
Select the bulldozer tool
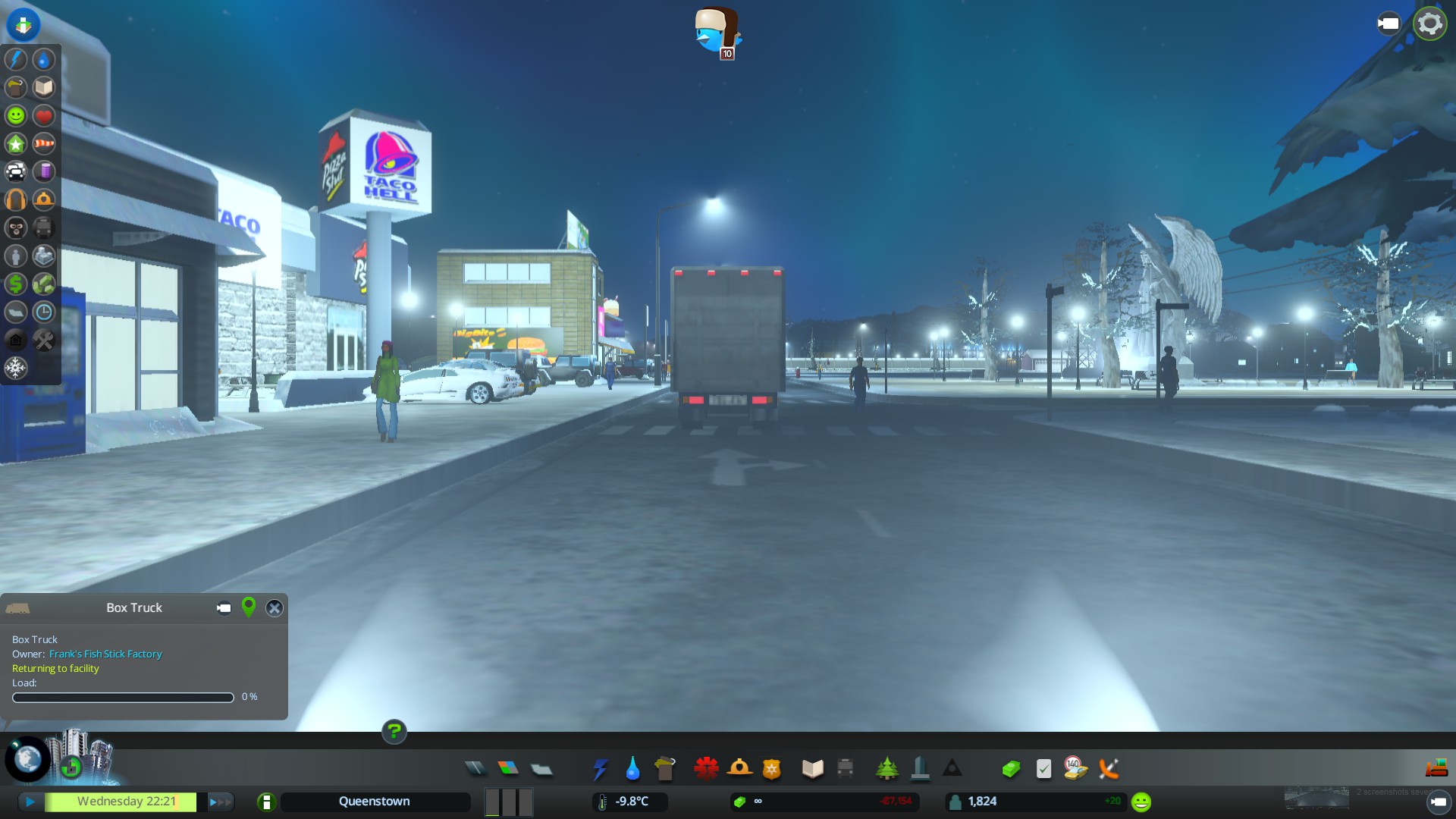[1436, 769]
